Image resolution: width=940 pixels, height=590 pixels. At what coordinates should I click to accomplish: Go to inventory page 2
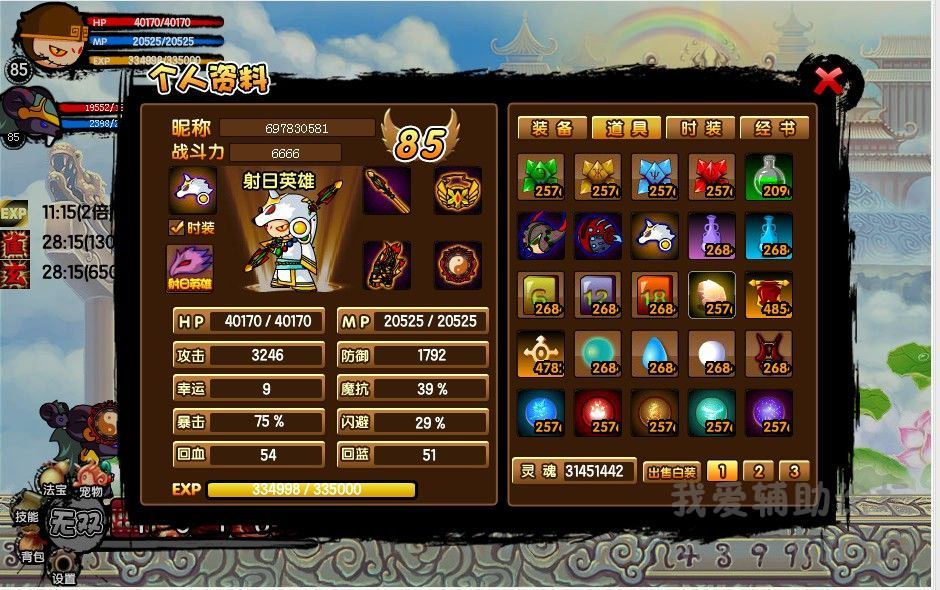[759, 471]
